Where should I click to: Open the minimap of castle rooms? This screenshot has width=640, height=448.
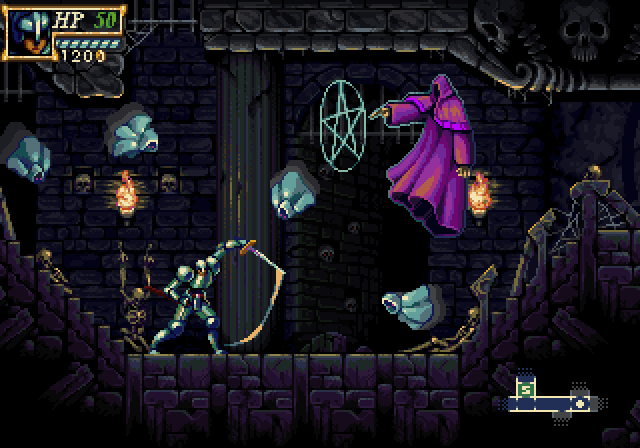pyautogui.click(x=550, y=397)
